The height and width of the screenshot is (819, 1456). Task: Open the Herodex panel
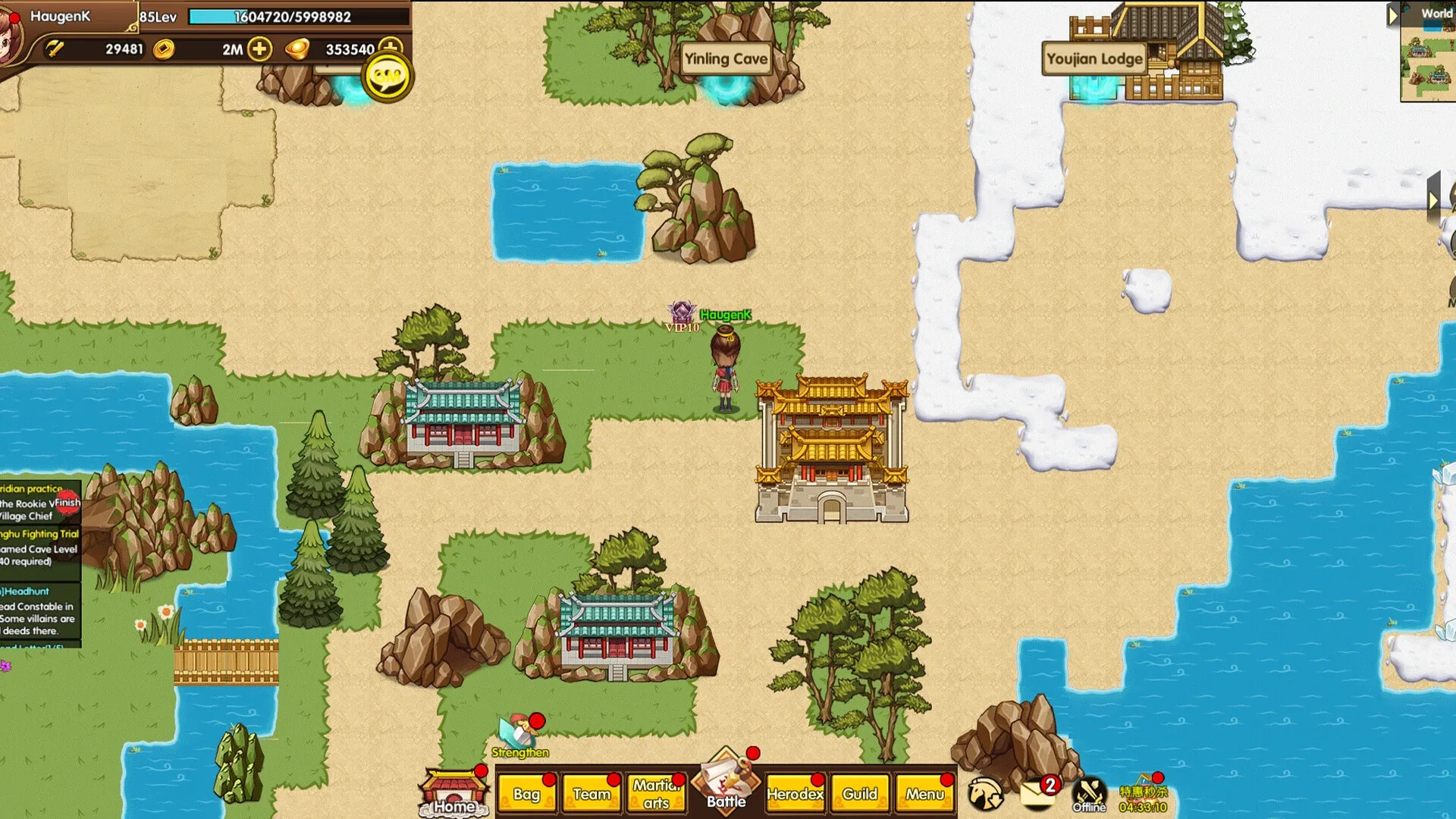[x=795, y=795]
